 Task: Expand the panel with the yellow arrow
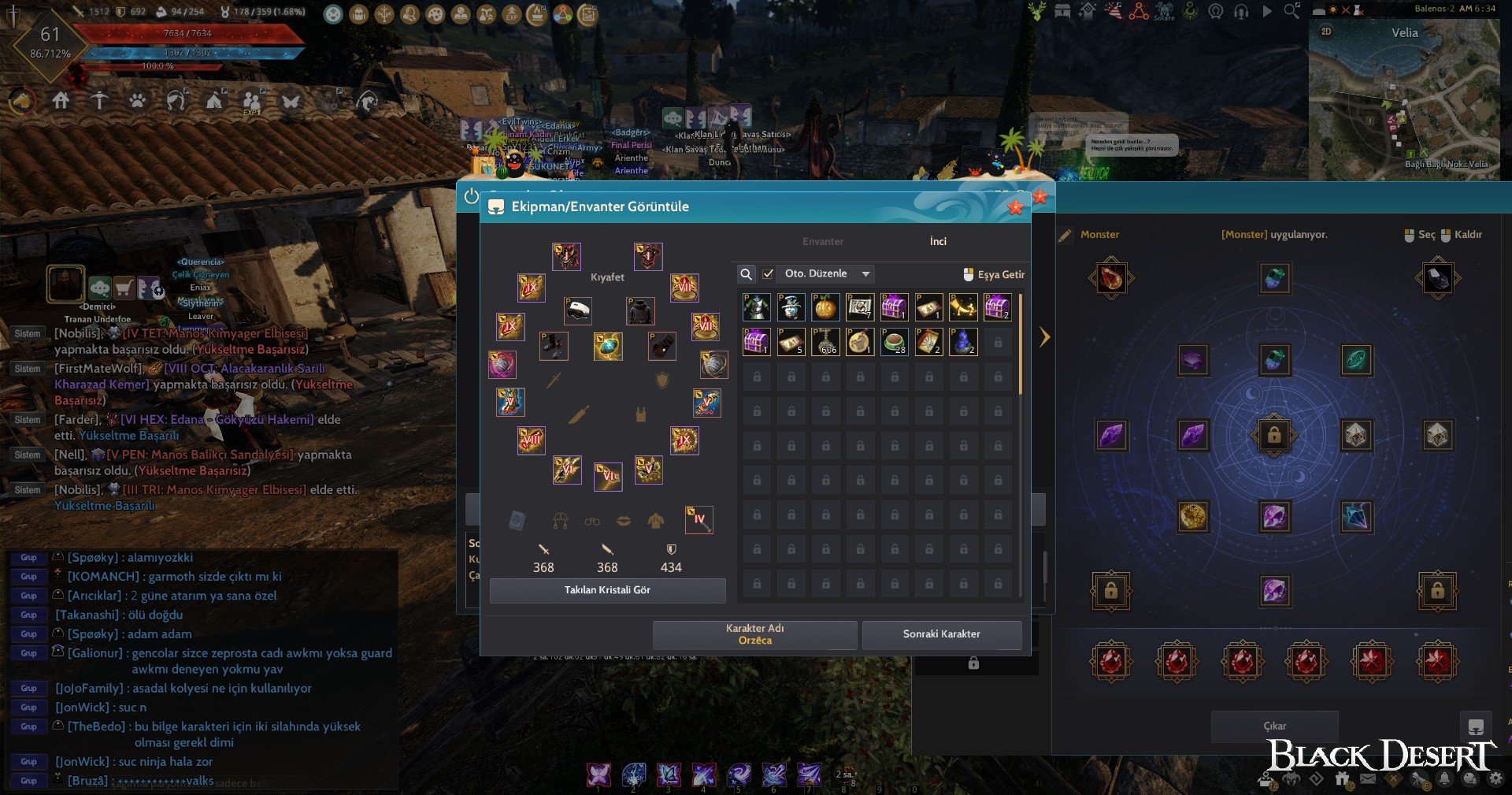click(x=1044, y=337)
